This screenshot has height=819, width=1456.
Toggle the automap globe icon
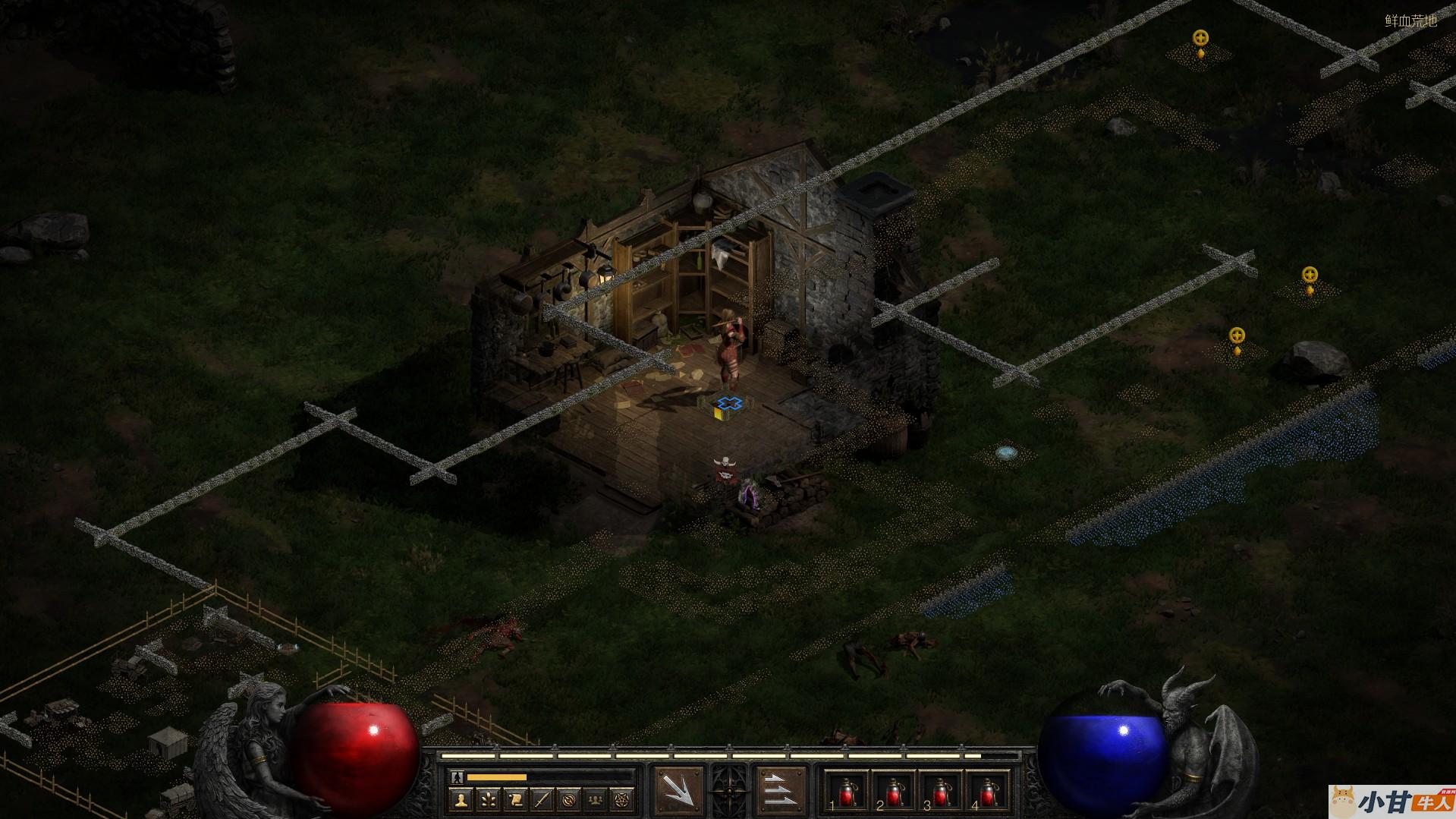pos(569,799)
